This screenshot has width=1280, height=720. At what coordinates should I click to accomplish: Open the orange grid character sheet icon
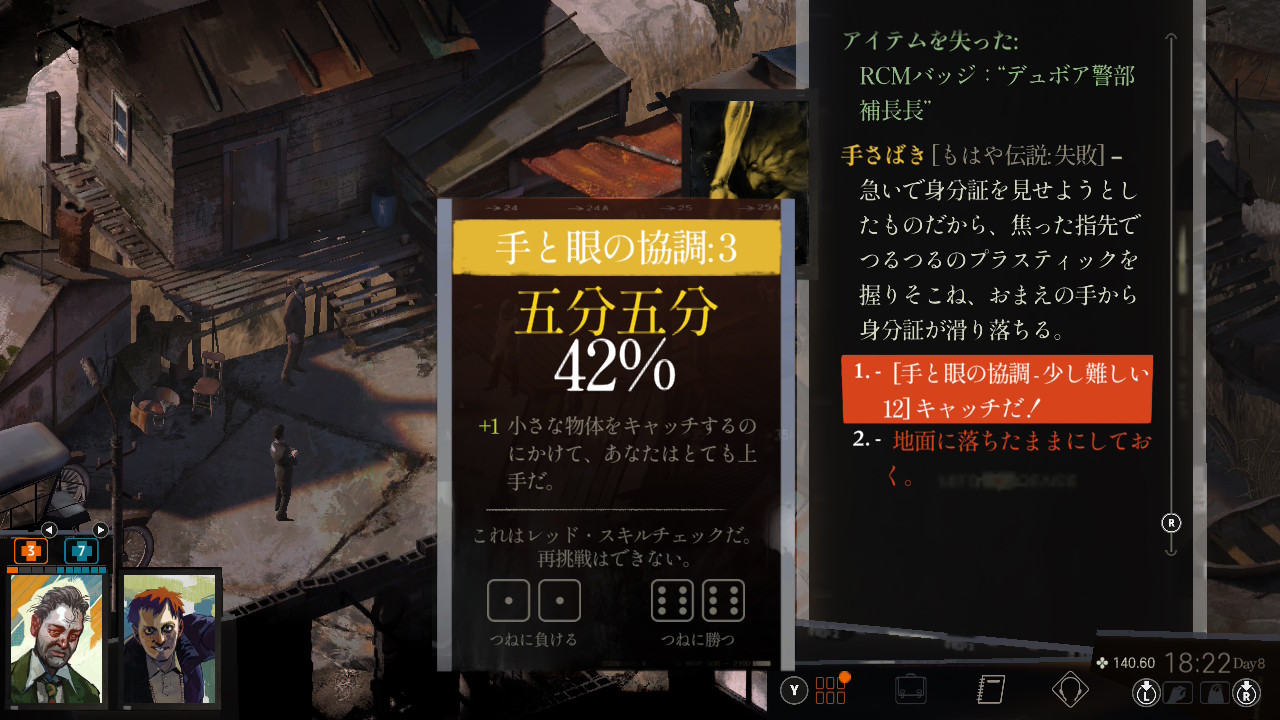click(831, 689)
